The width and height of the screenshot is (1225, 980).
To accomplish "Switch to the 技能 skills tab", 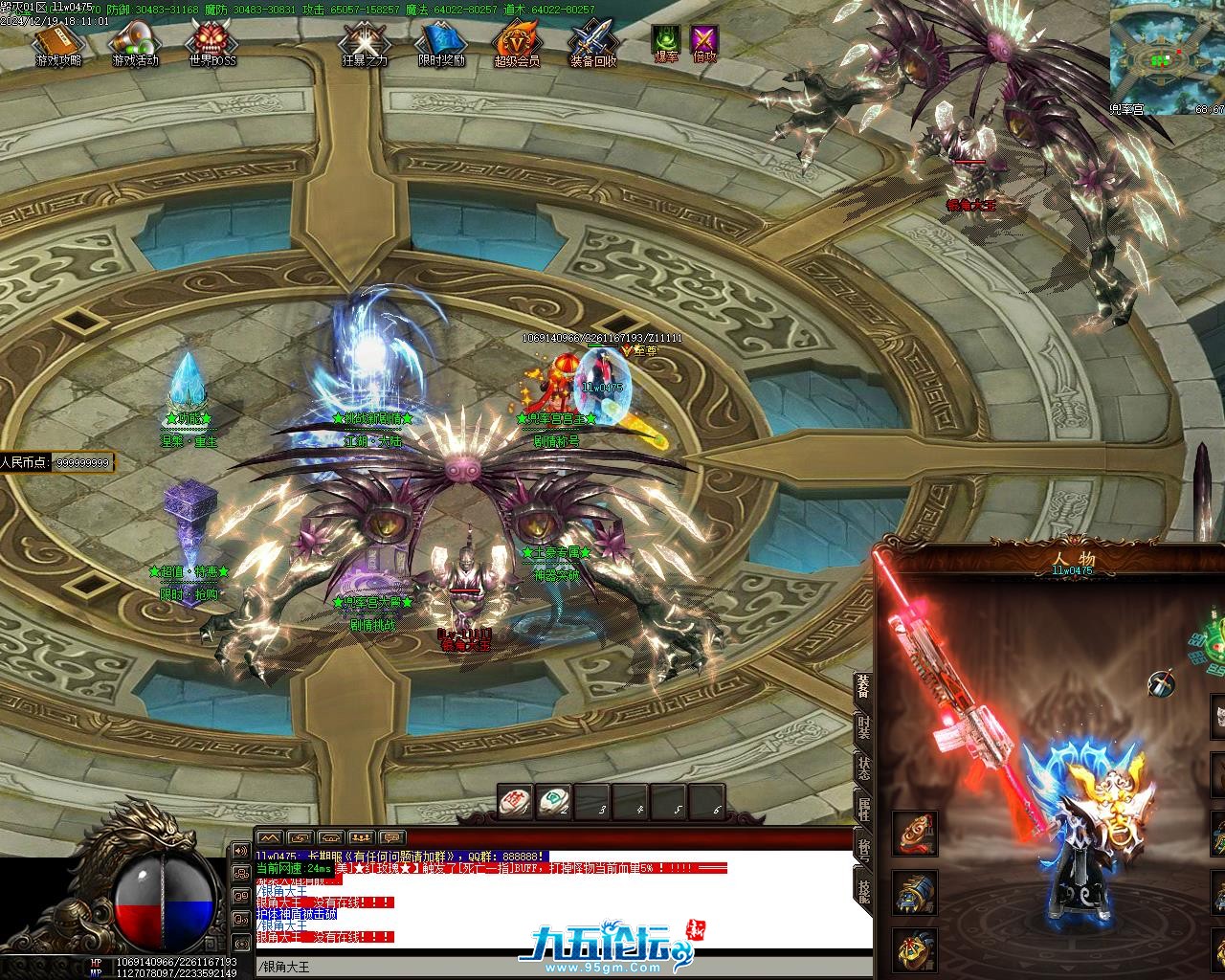I will tap(863, 892).
